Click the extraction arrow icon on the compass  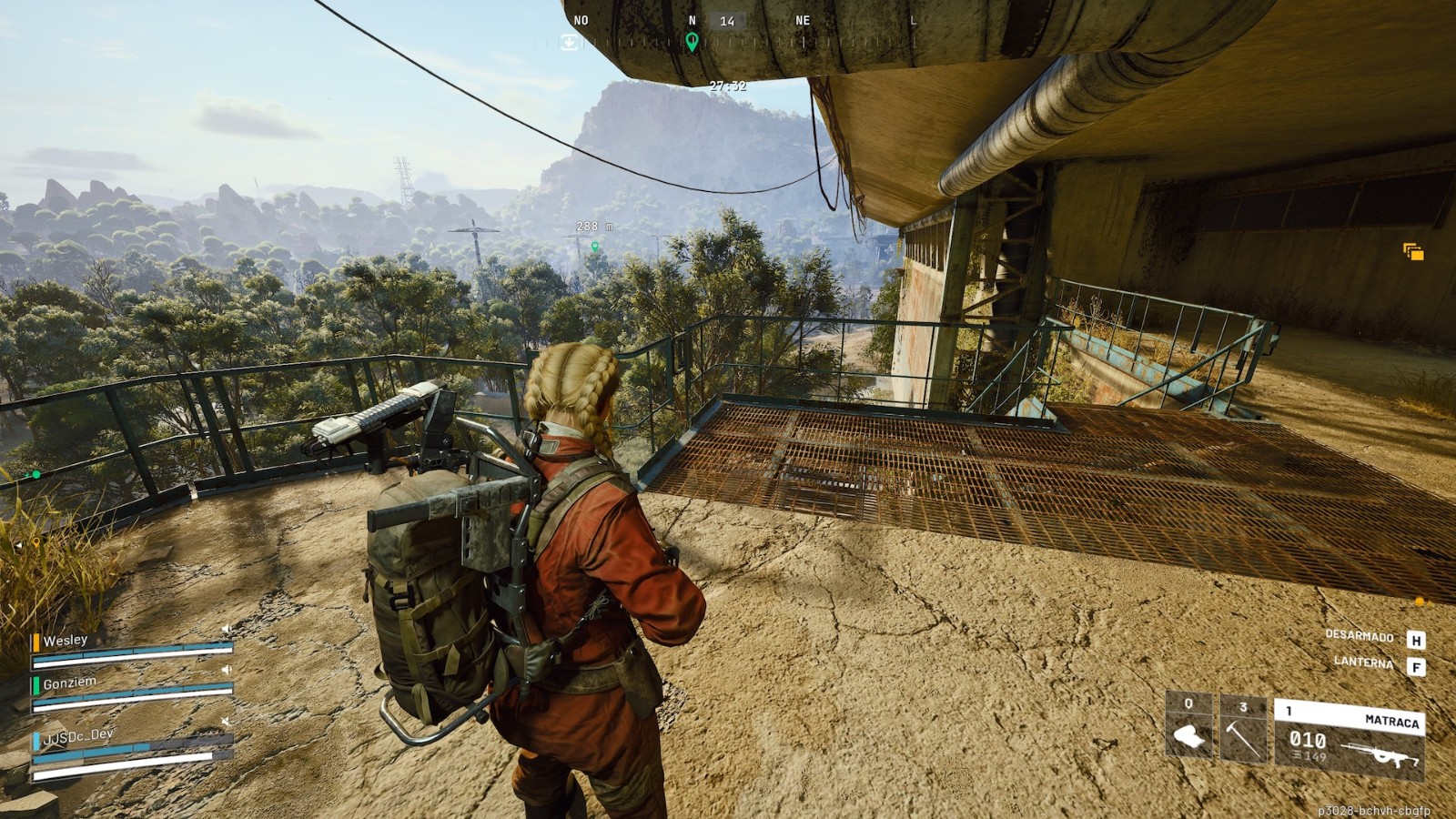pyautogui.click(x=569, y=42)
